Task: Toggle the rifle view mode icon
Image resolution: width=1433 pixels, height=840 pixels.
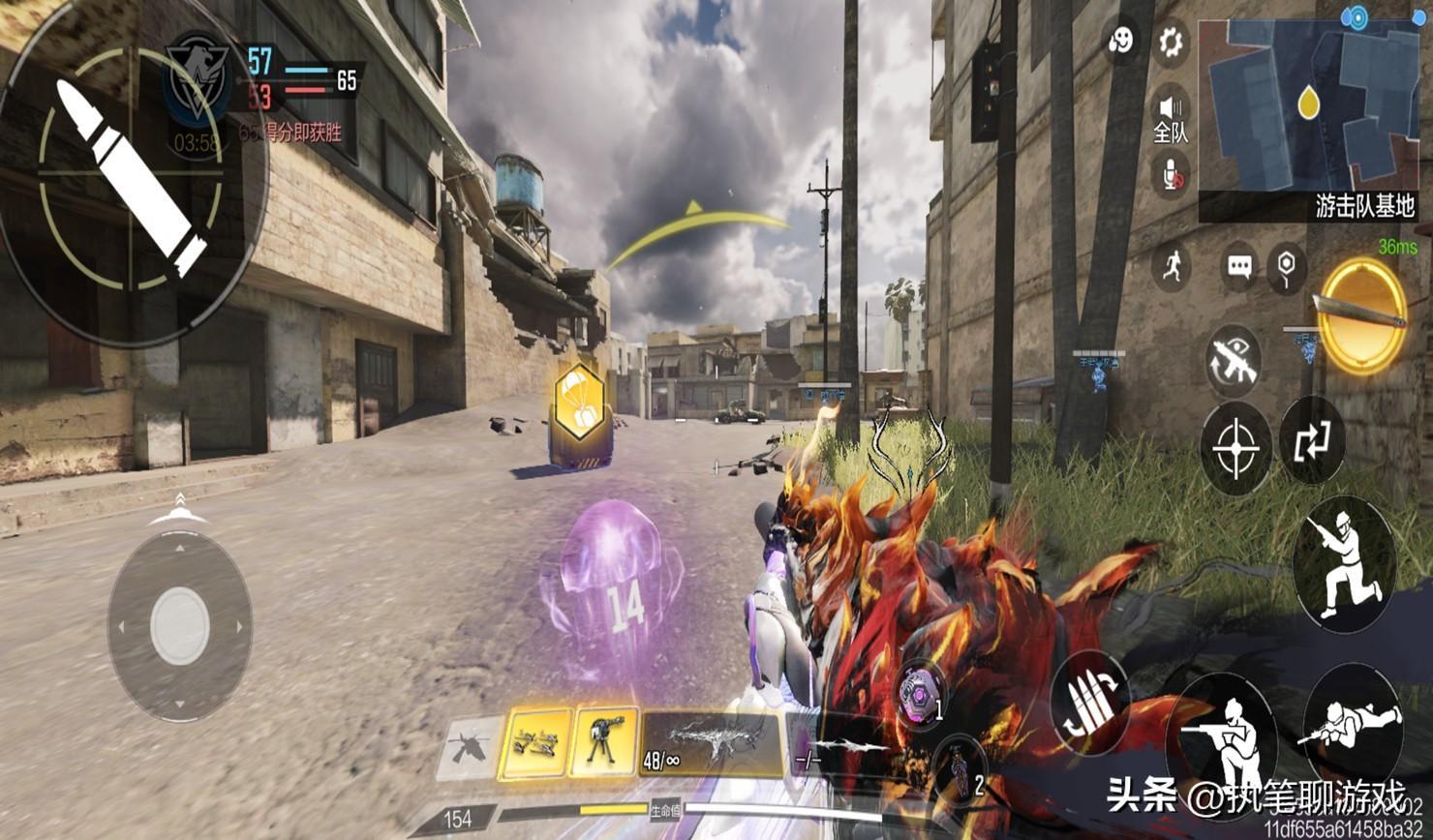Action: [1234, 360]
